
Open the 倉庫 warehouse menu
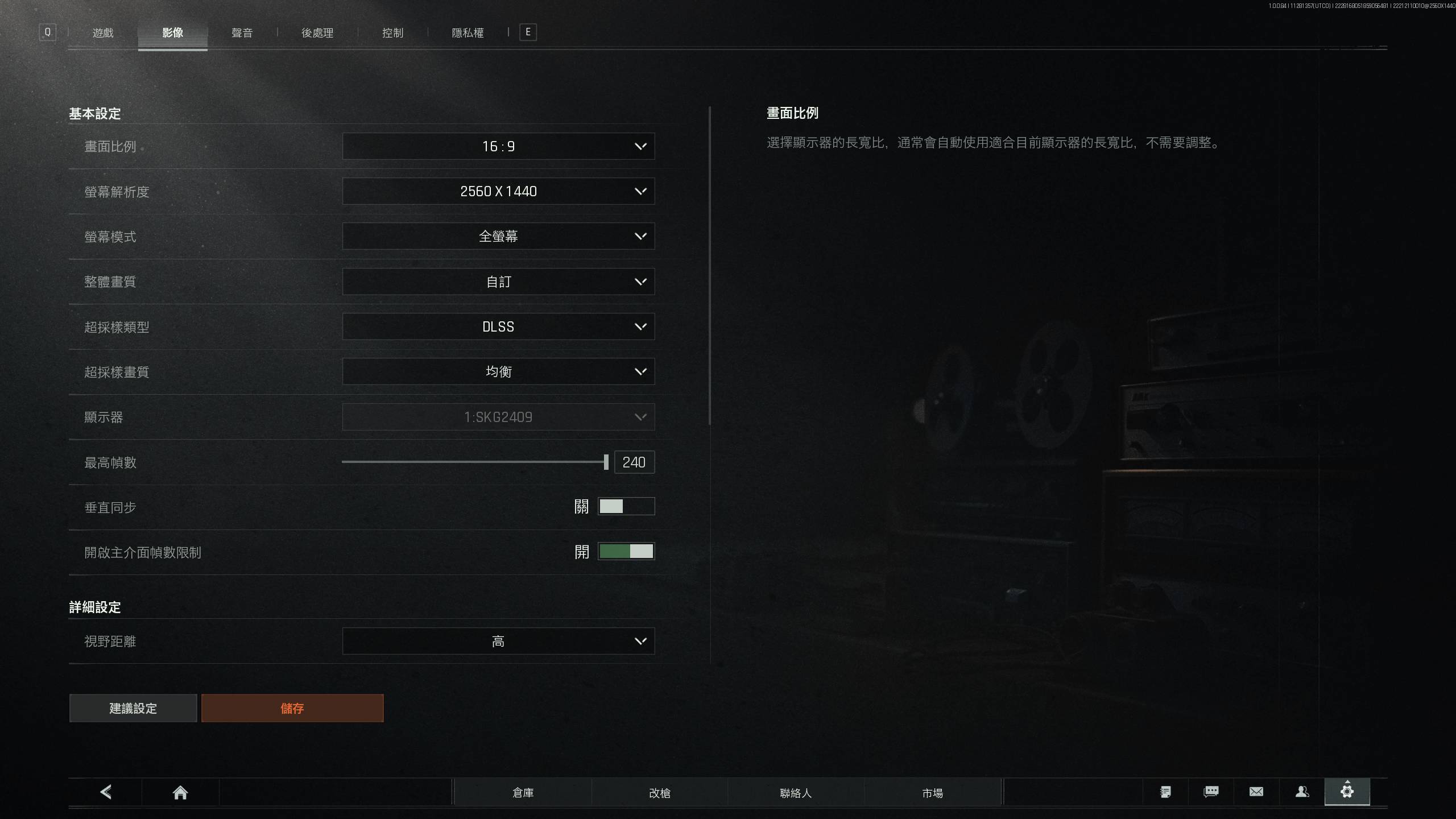[x=523, y=792]
